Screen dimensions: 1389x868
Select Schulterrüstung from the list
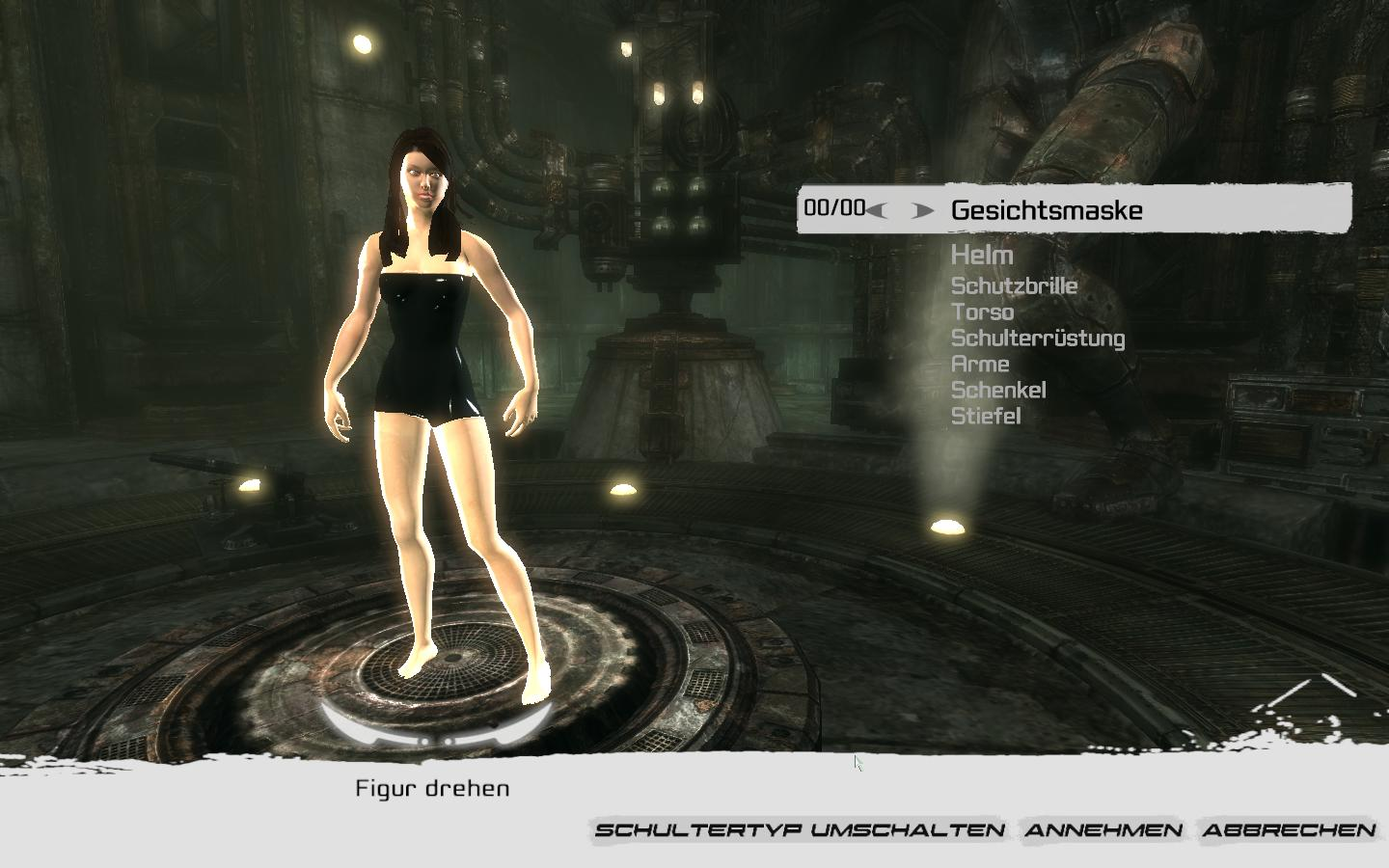(x=1038, y=338)
